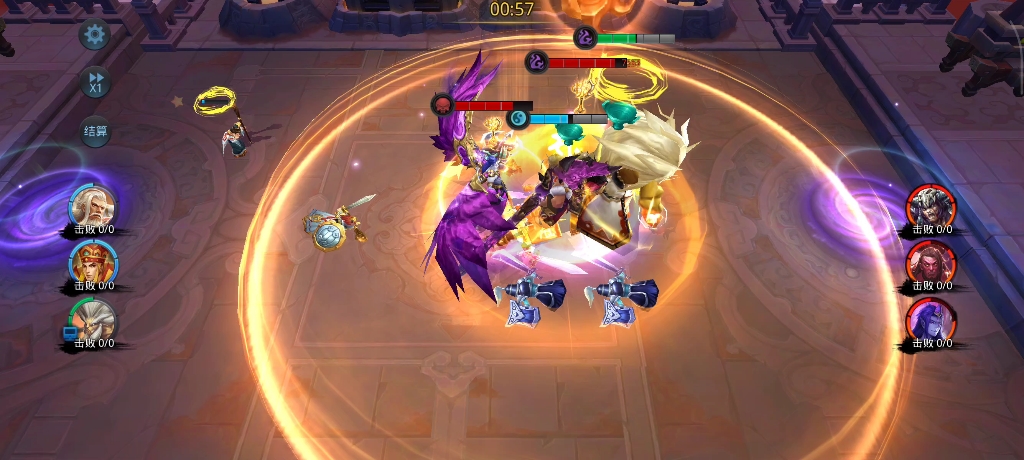Select the horned-helmet warrior enemy portrait

(930, 207)
